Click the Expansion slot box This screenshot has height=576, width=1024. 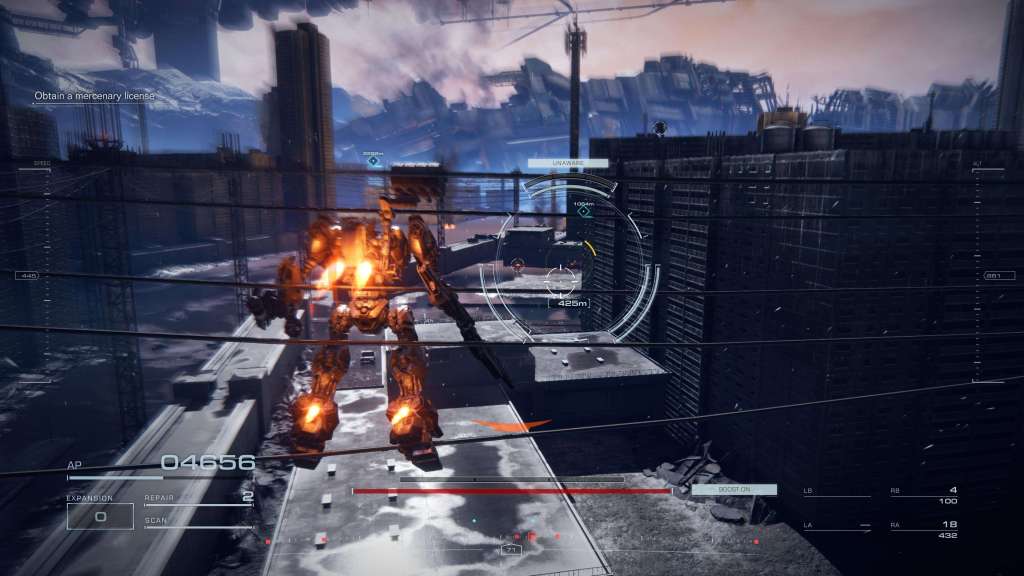coord(100,516)
